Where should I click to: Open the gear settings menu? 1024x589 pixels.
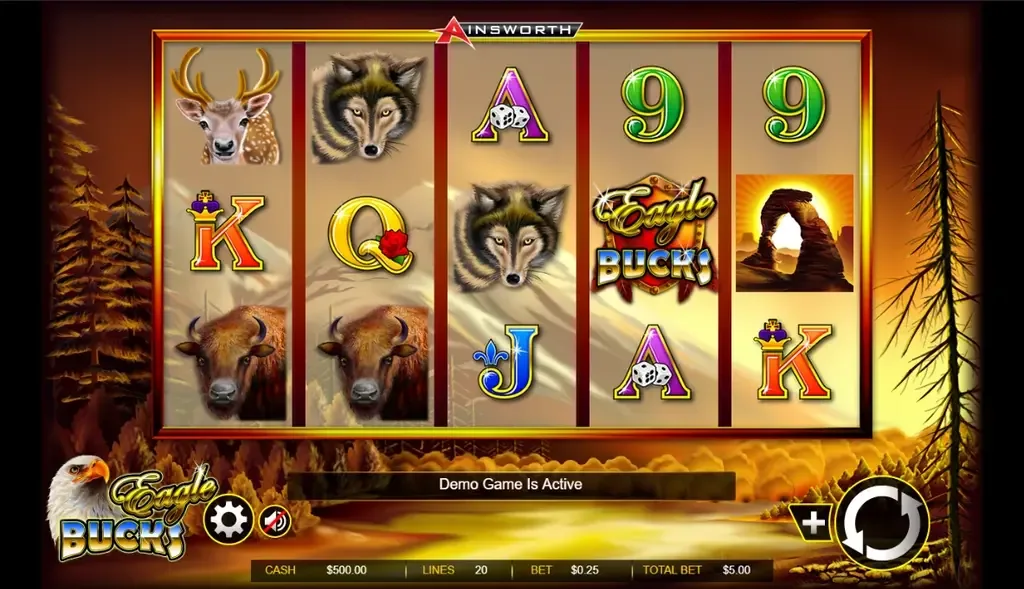point(229,521)
